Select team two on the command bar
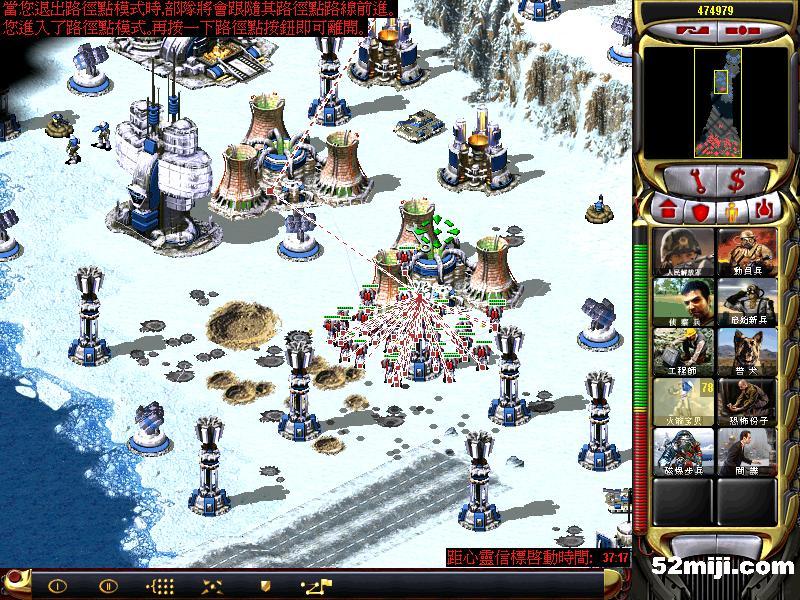Screen dimensions: 800x600 108,585
